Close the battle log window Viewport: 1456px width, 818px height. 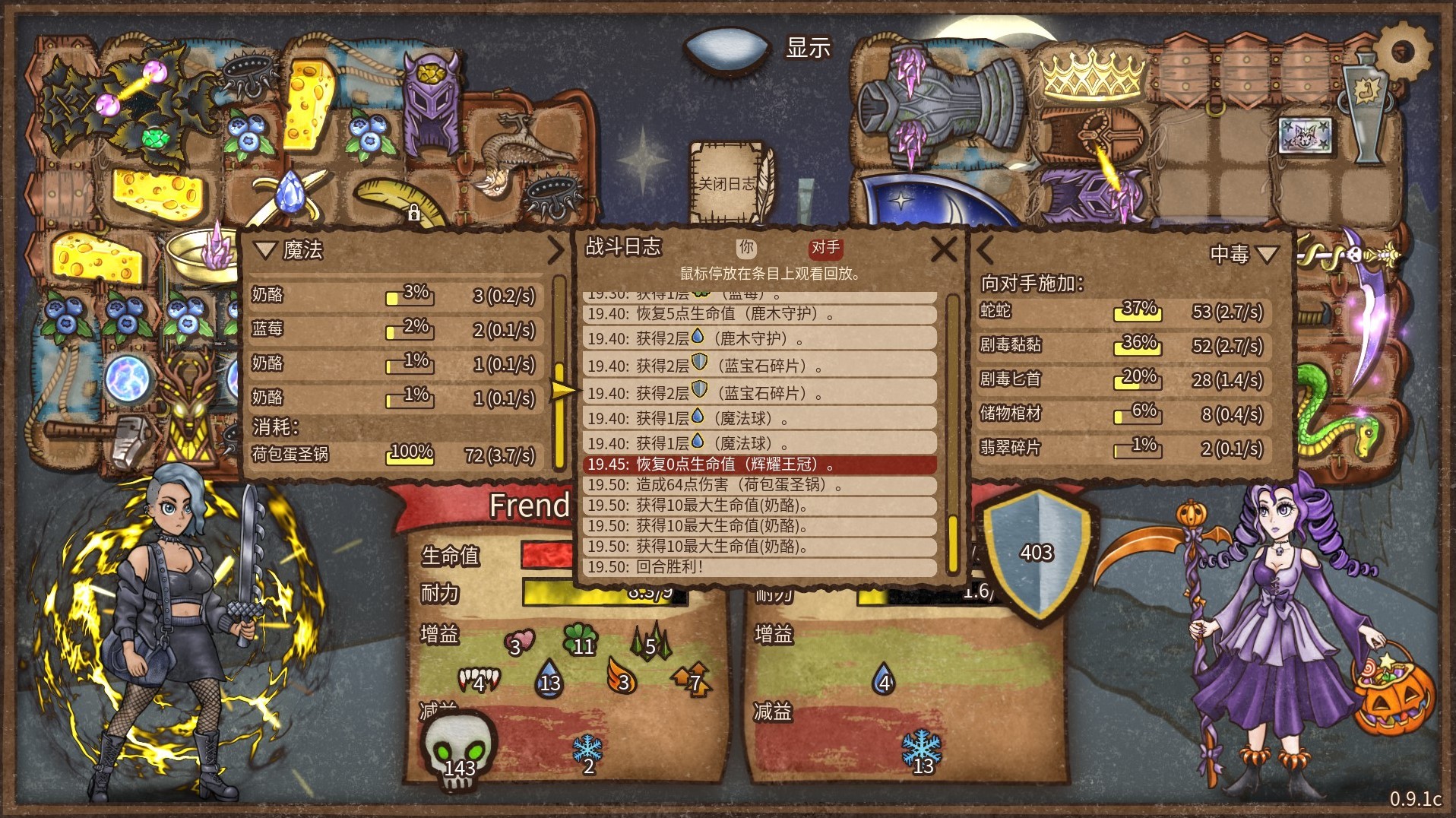pyautogui.click(x=943, y=249)
